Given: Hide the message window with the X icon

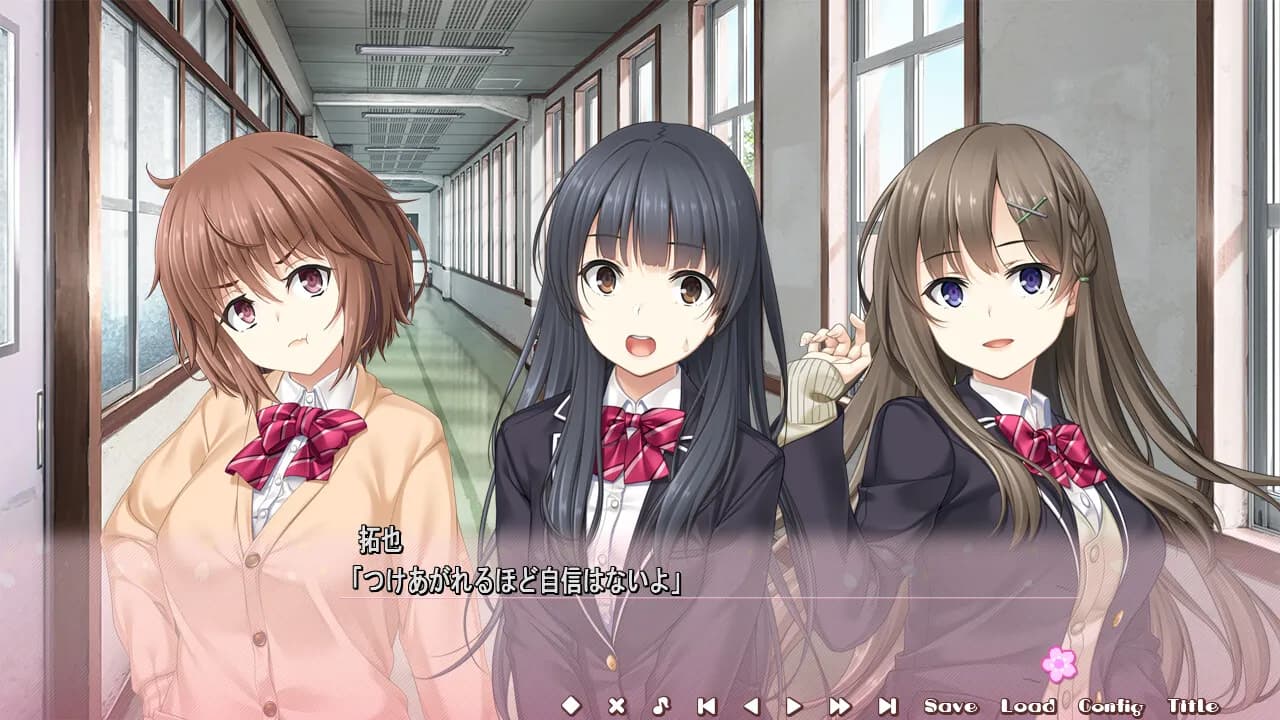Looking at the screenshot, I should click(x=616, y=706).
